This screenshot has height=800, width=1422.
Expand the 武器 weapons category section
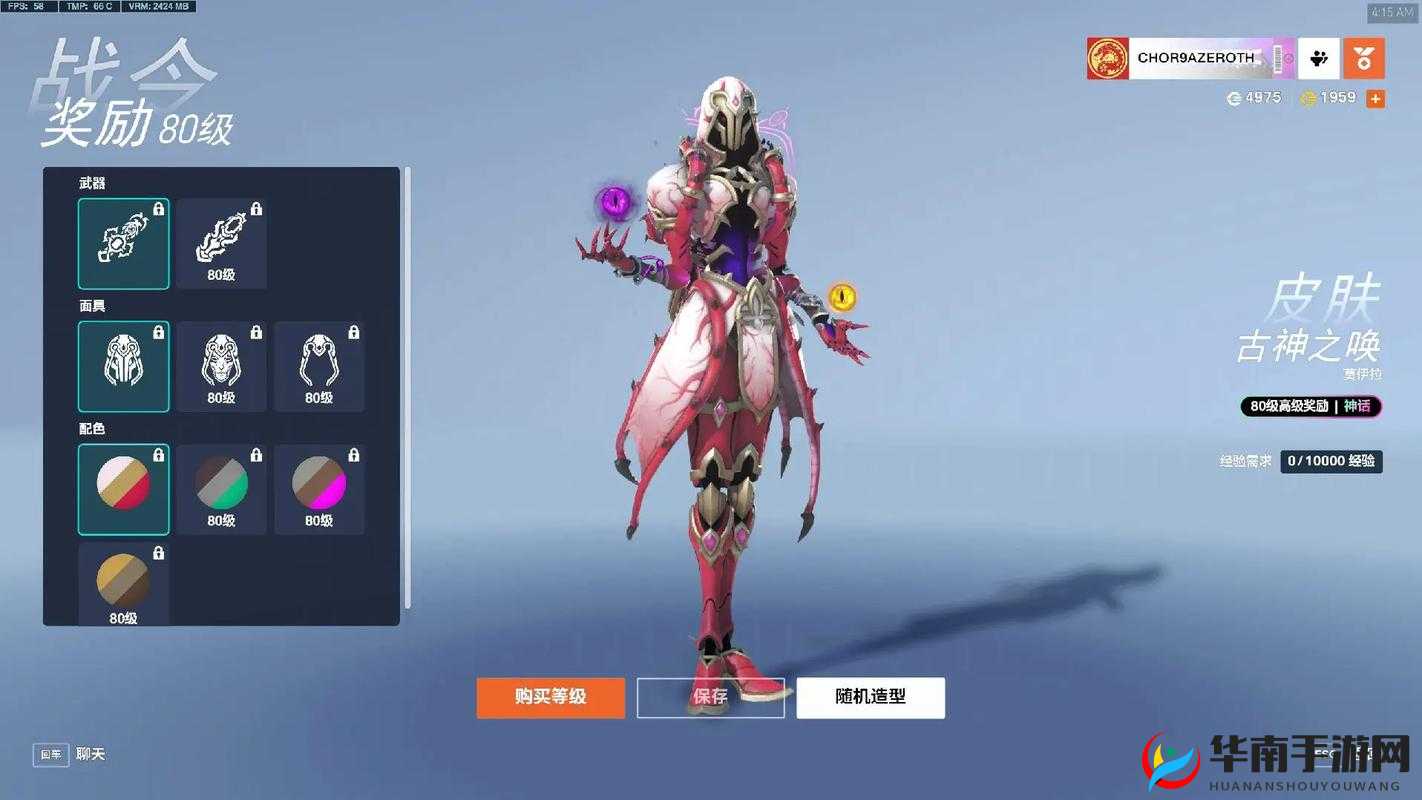tap(93, 182)
